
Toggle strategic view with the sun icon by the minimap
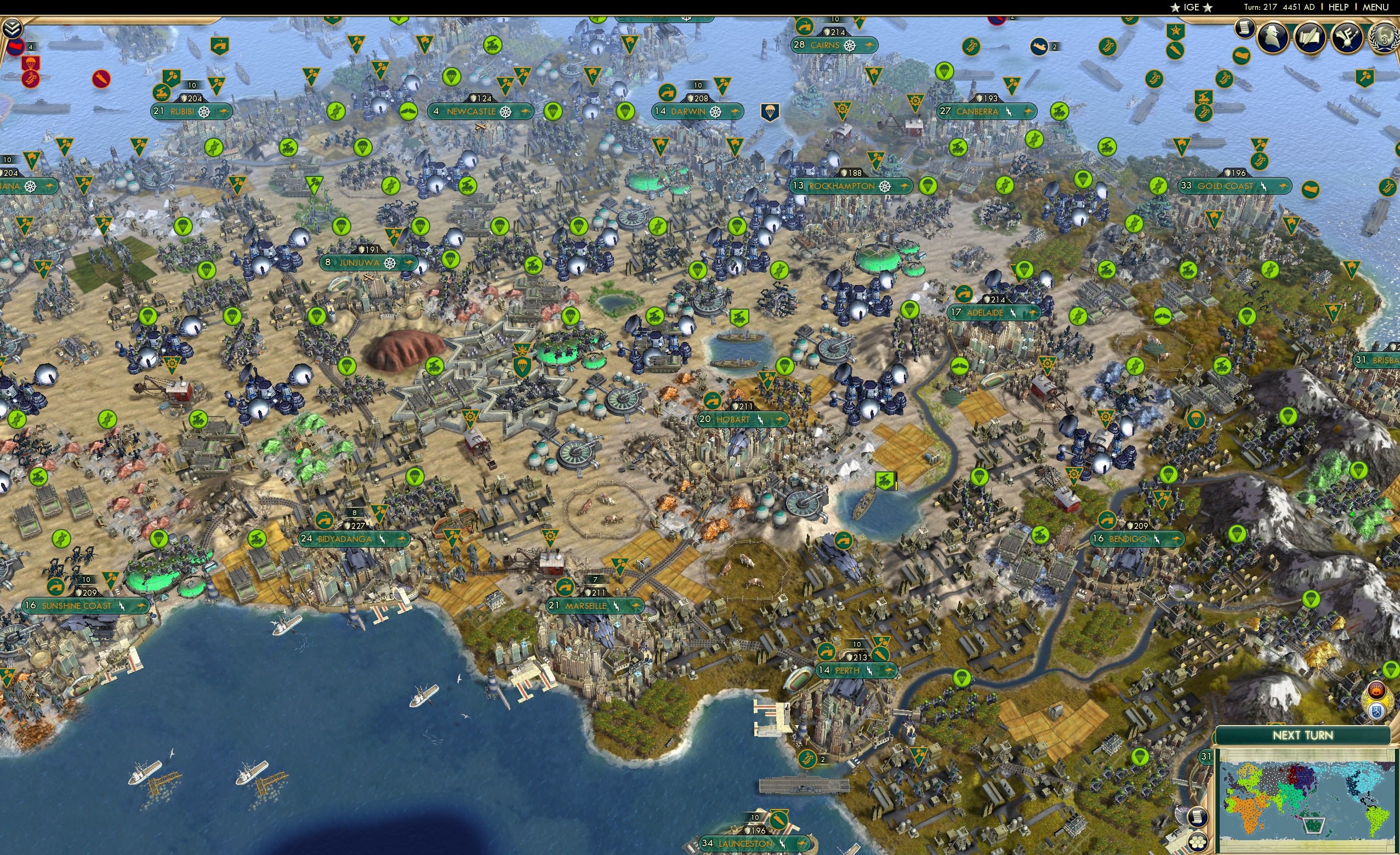coord(1376,689)
